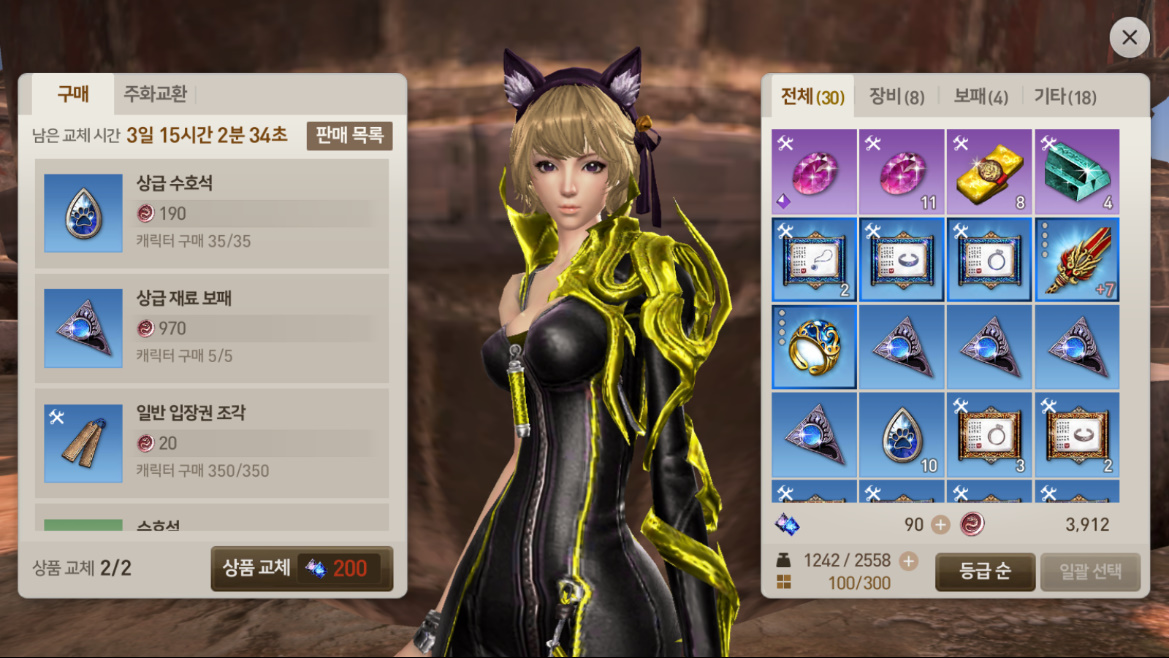Pick the gold and blue ring item
This screenshot has height=658, width=1169.
[x=814, y=347]
